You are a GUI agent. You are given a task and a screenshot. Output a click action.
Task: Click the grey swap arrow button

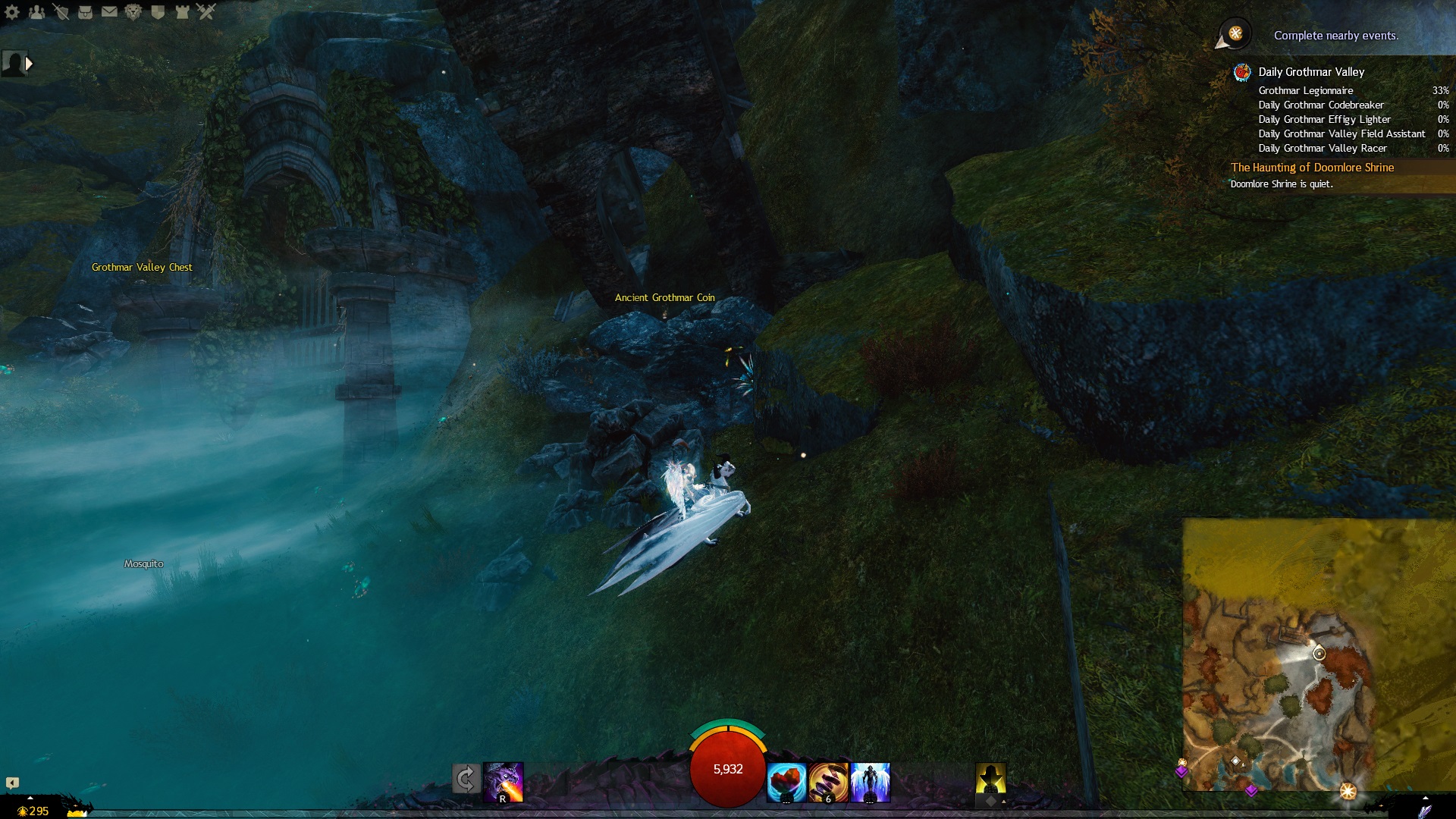[466, 779]
